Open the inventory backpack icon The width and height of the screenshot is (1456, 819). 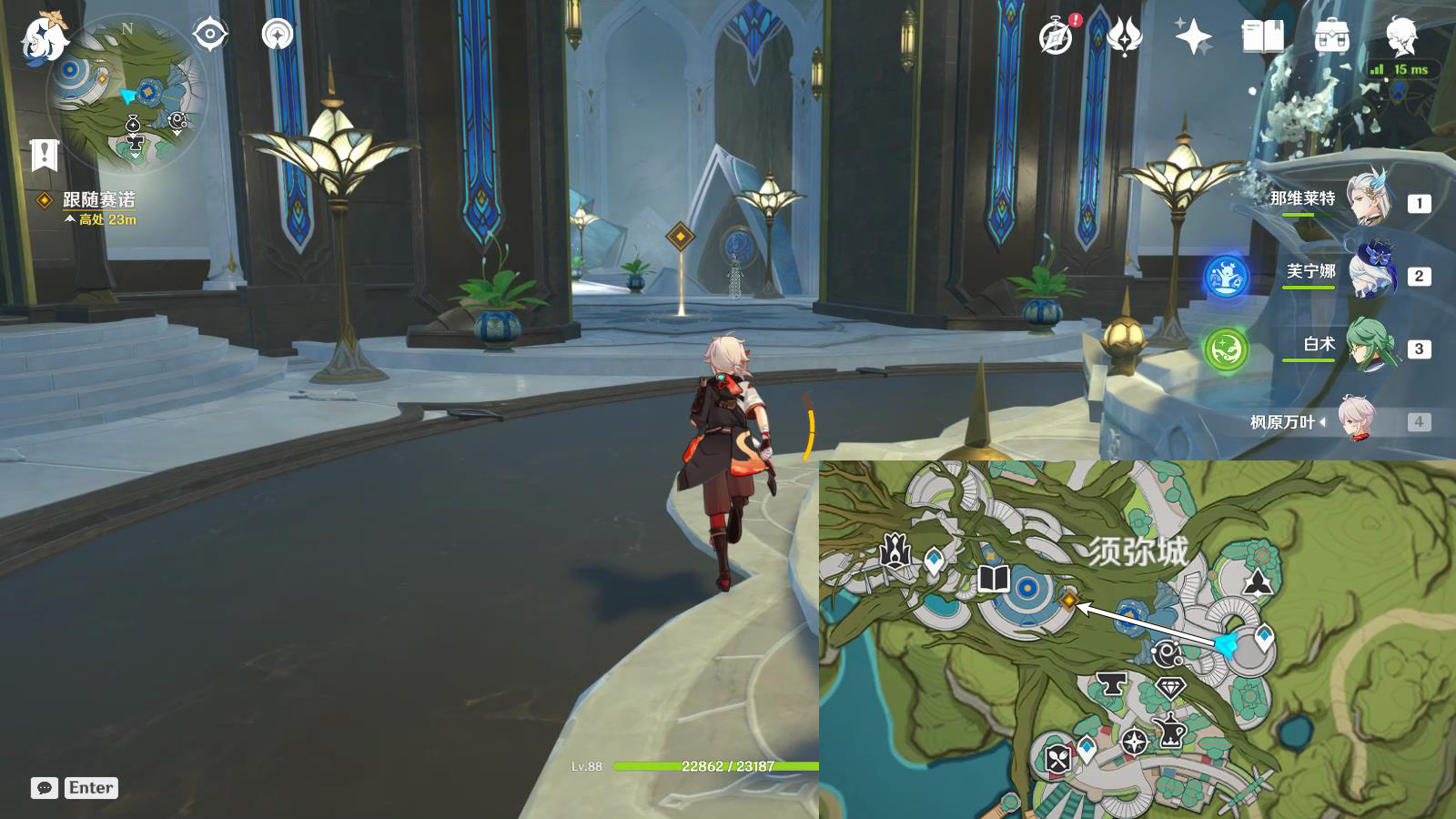point(1331,37)
